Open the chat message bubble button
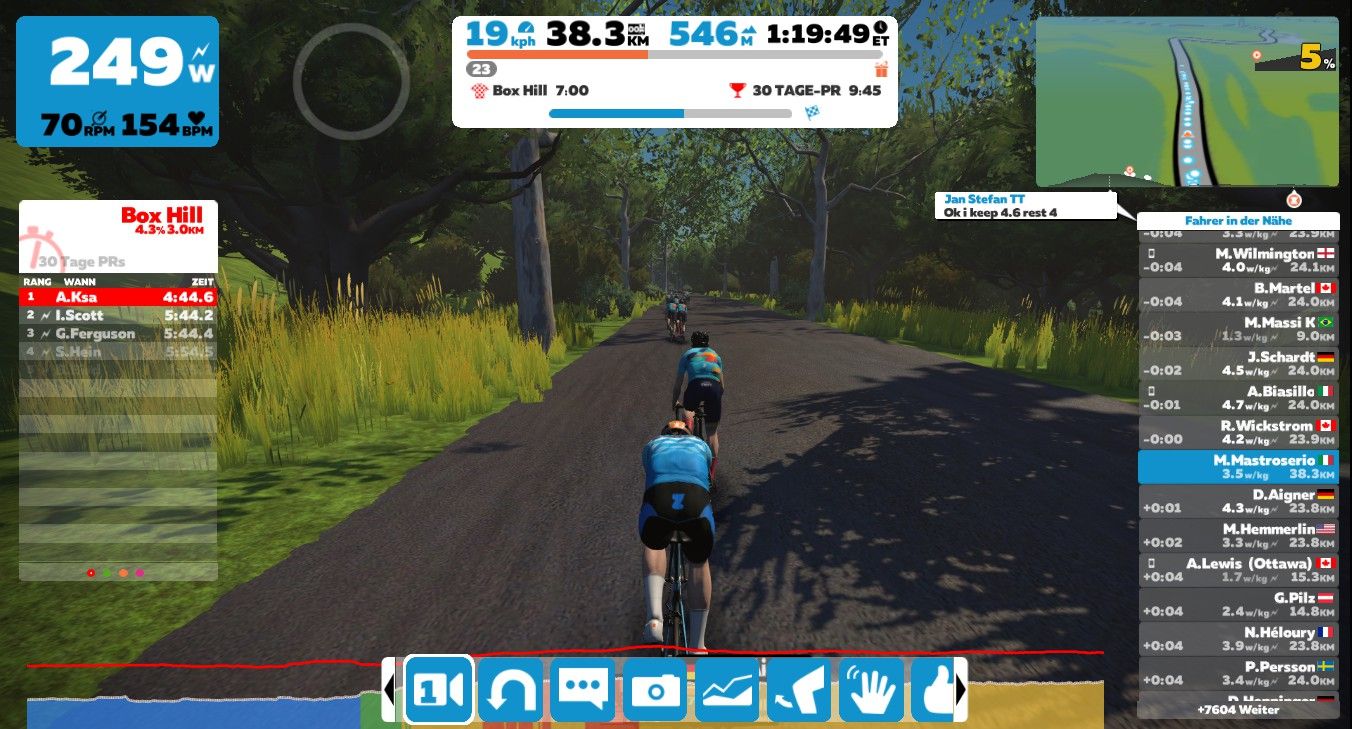 (583, 689)
